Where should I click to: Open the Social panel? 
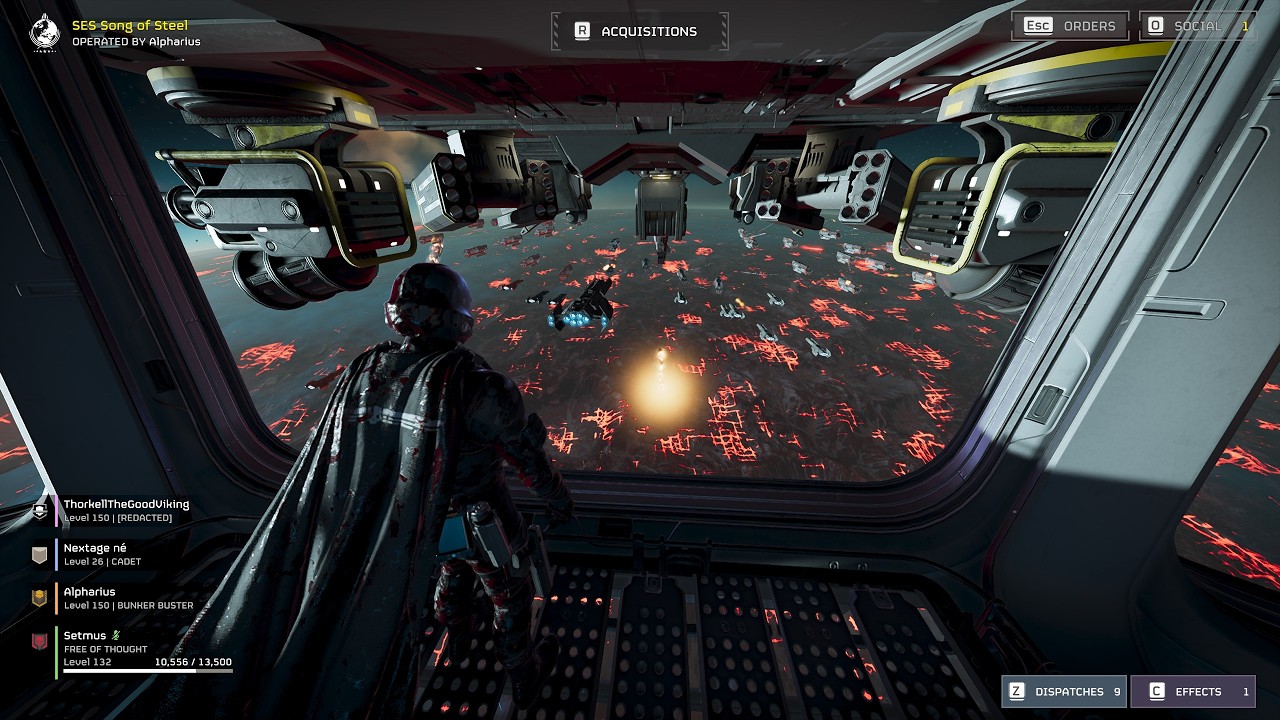(1198, 26)
